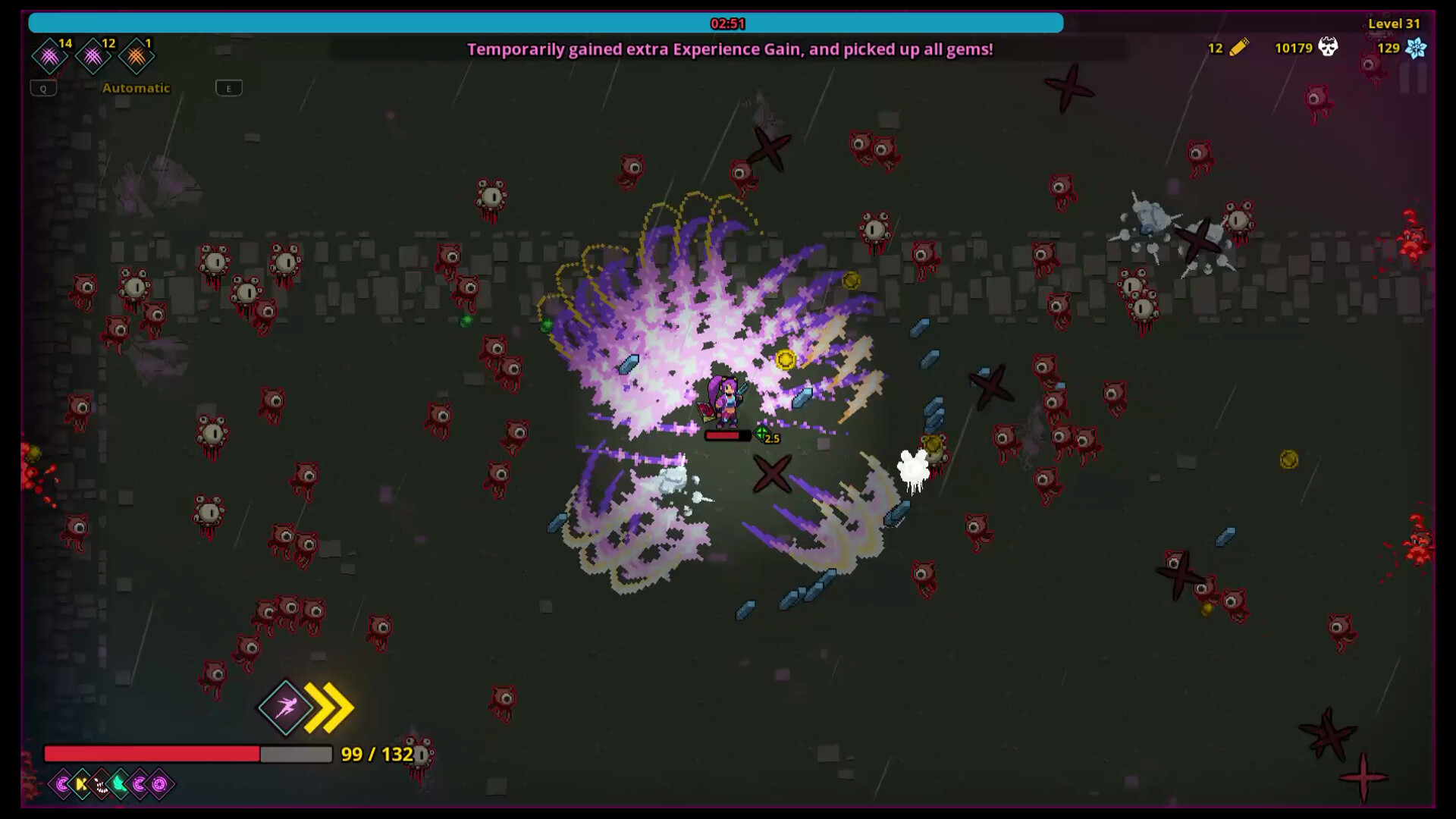Click the Level 31 indicator
Image resolution: width=1456 pixels, height=819 pixels.
(x=1395, y=24)
